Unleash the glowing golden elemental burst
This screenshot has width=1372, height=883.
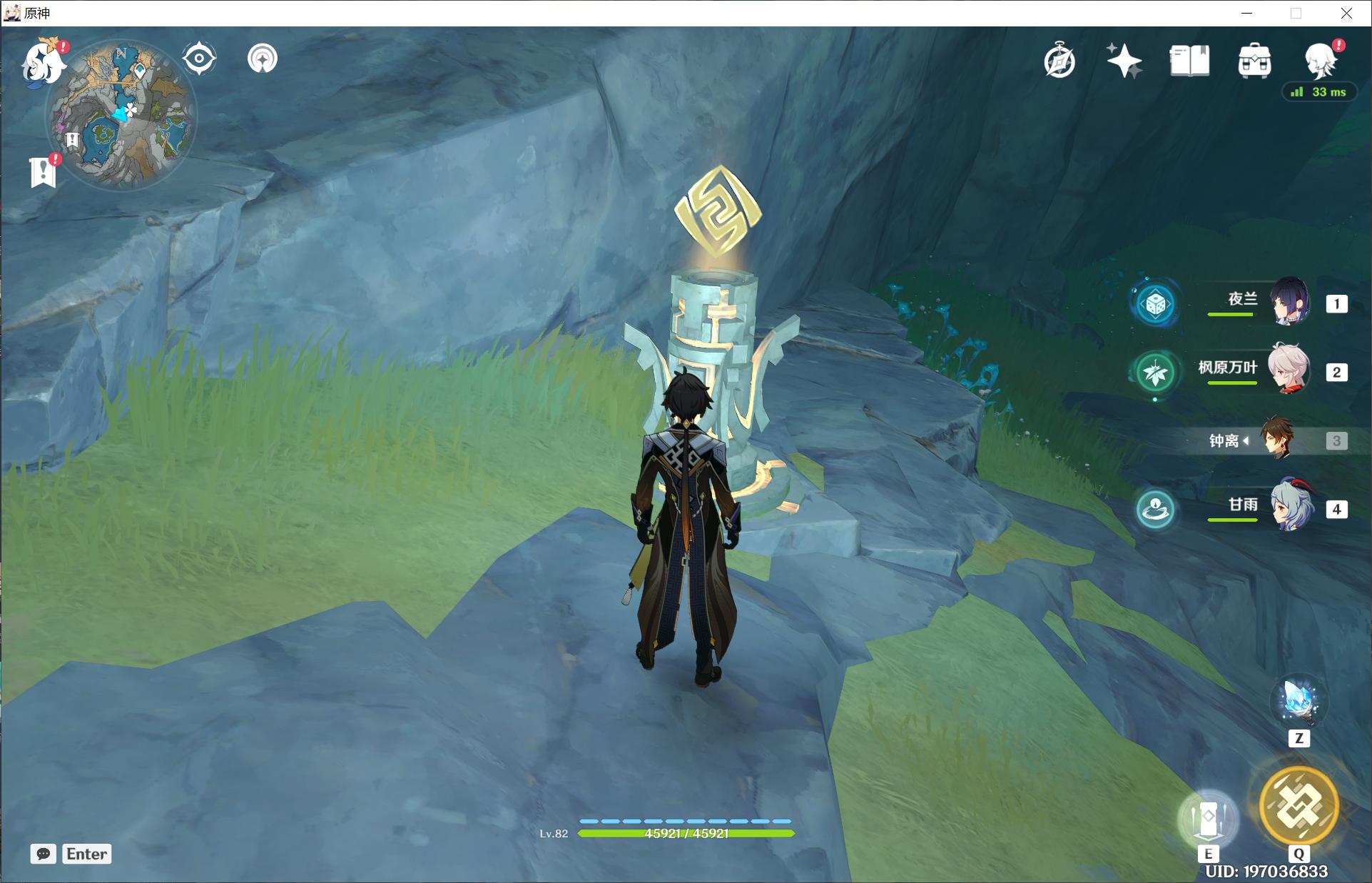1299,805
